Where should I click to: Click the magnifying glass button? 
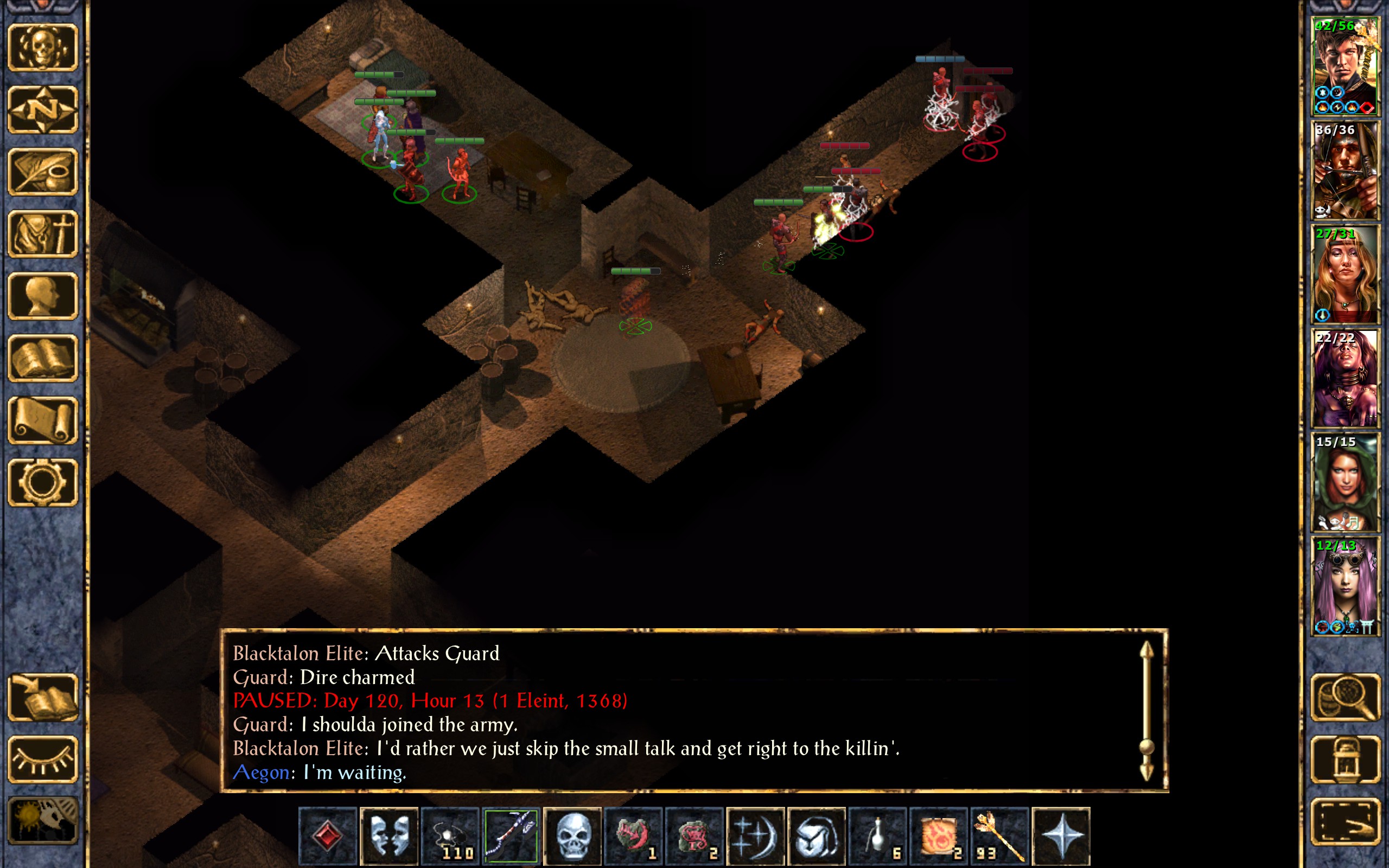coord(1345,697)
